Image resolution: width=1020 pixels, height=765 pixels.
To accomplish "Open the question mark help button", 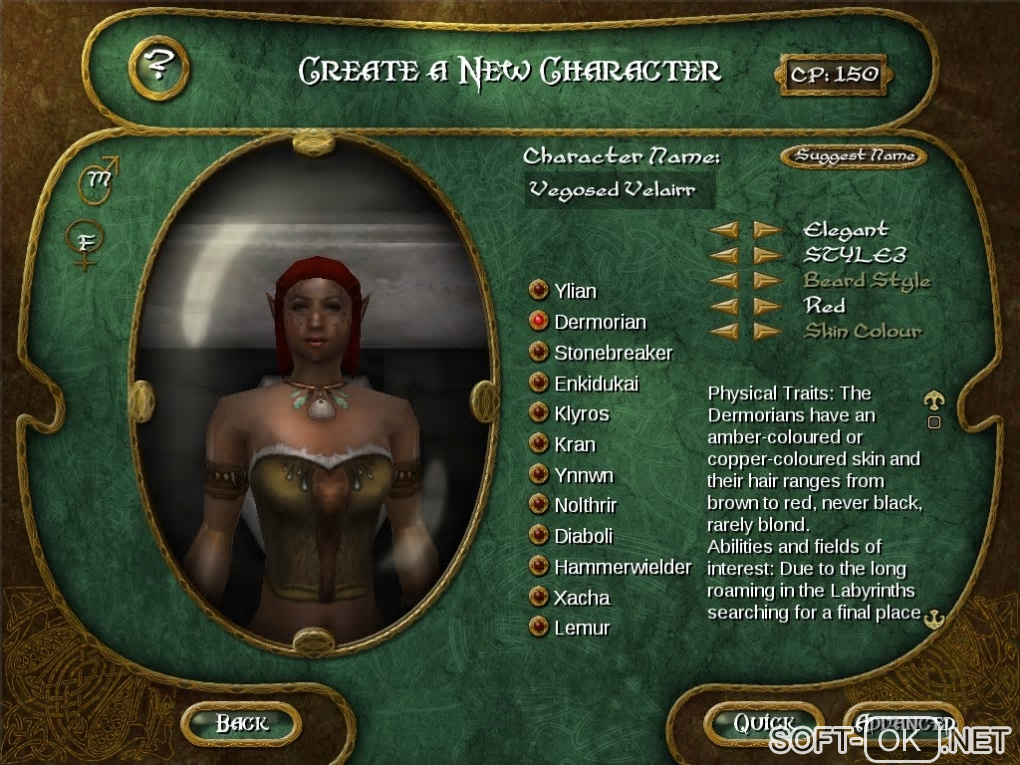I will point(155,67).
